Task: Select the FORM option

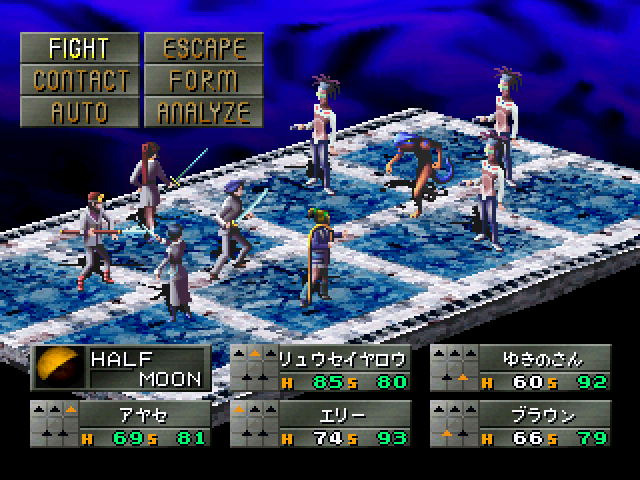Action: coord(203,79)
